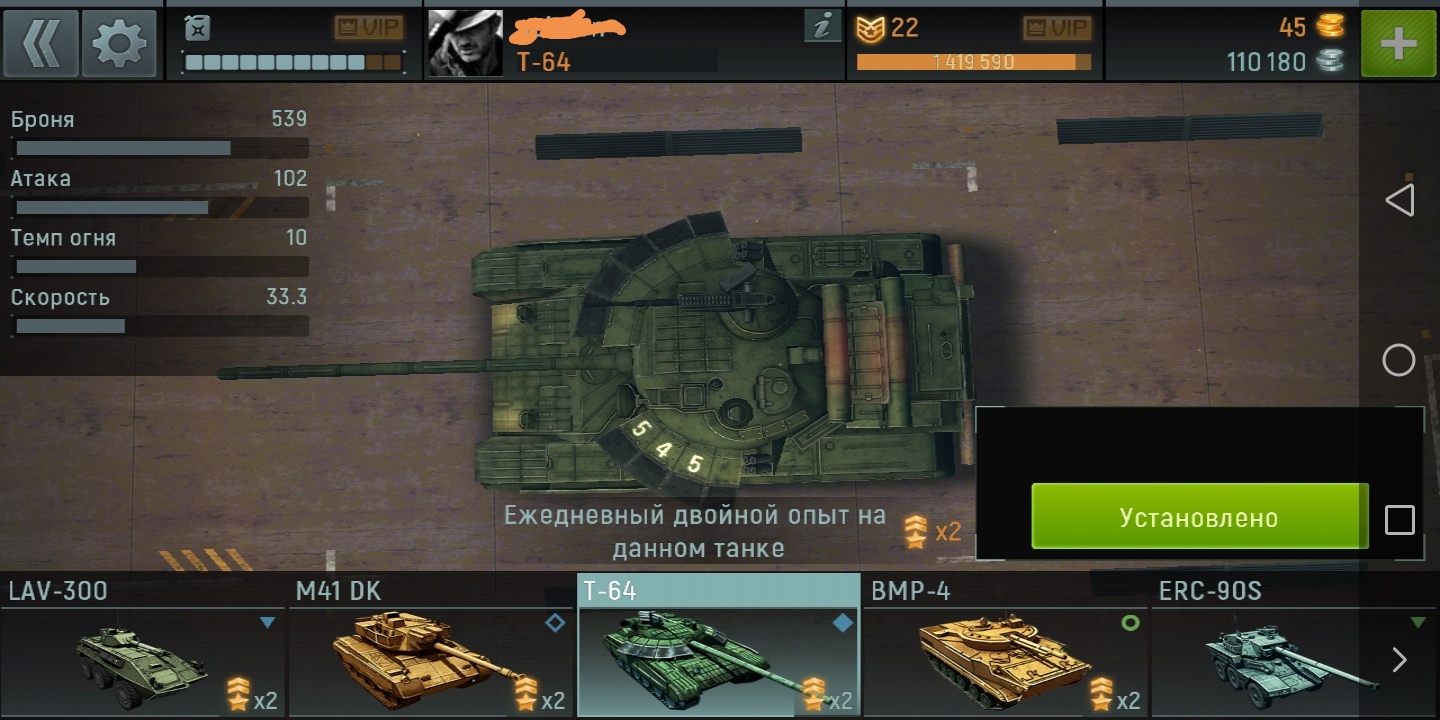The image size is (1440, 720).
Task: Select the T-64 tank card
Action: (x=718, y=645)
